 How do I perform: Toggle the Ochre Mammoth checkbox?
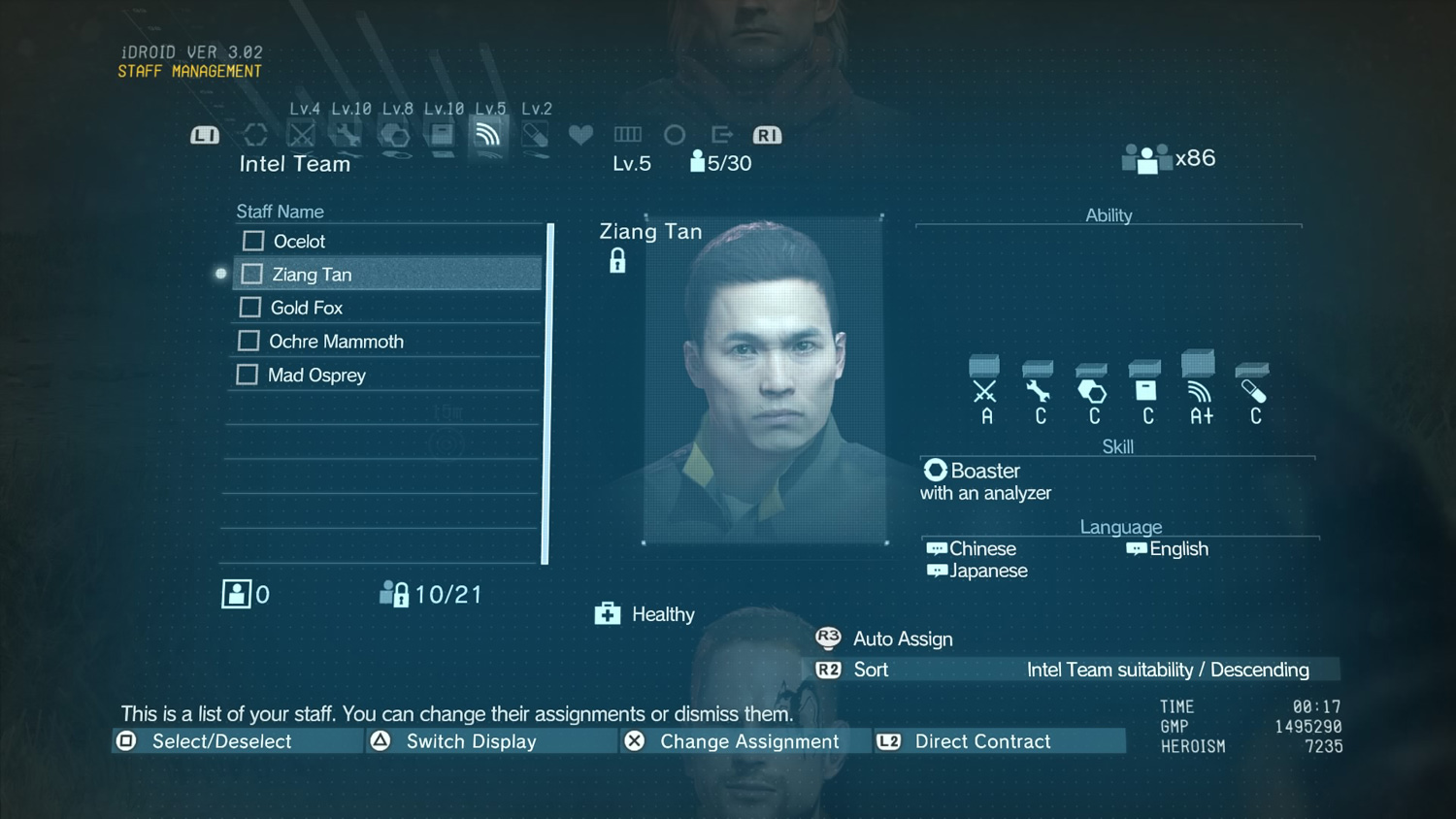click(249, 341)
